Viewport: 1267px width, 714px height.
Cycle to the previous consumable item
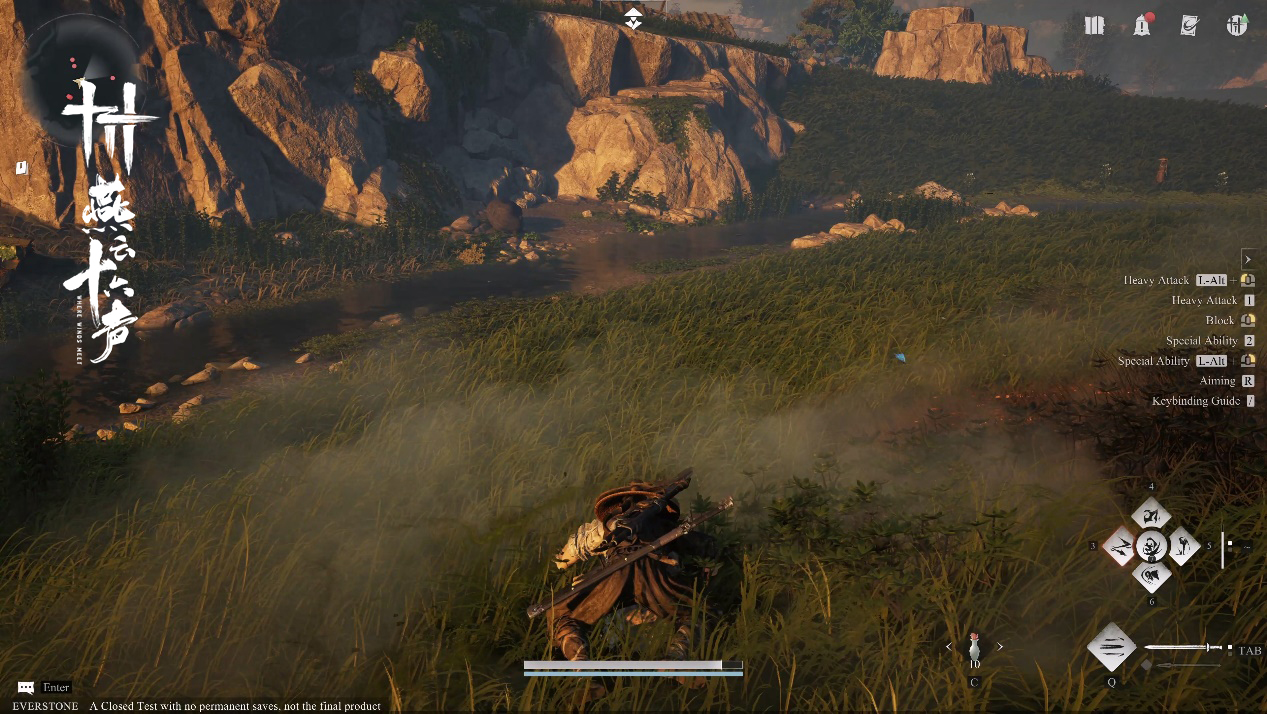point(949,647)
